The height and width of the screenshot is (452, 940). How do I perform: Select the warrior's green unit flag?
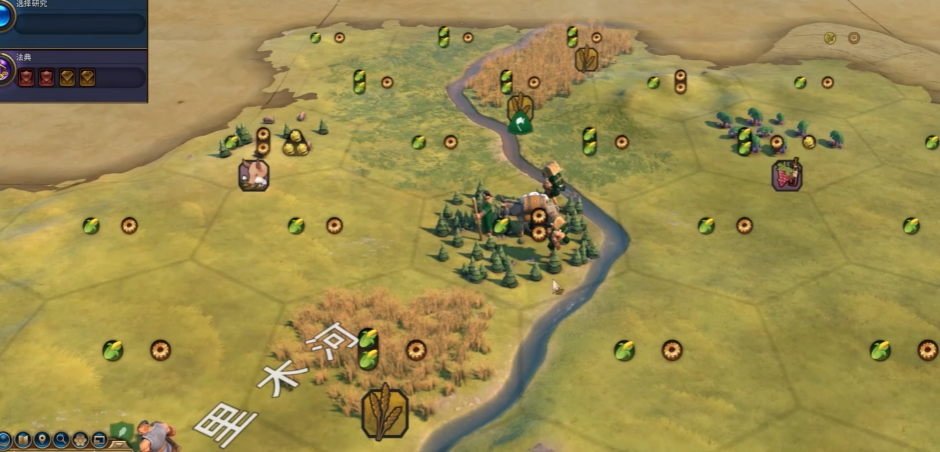(122, 432)
